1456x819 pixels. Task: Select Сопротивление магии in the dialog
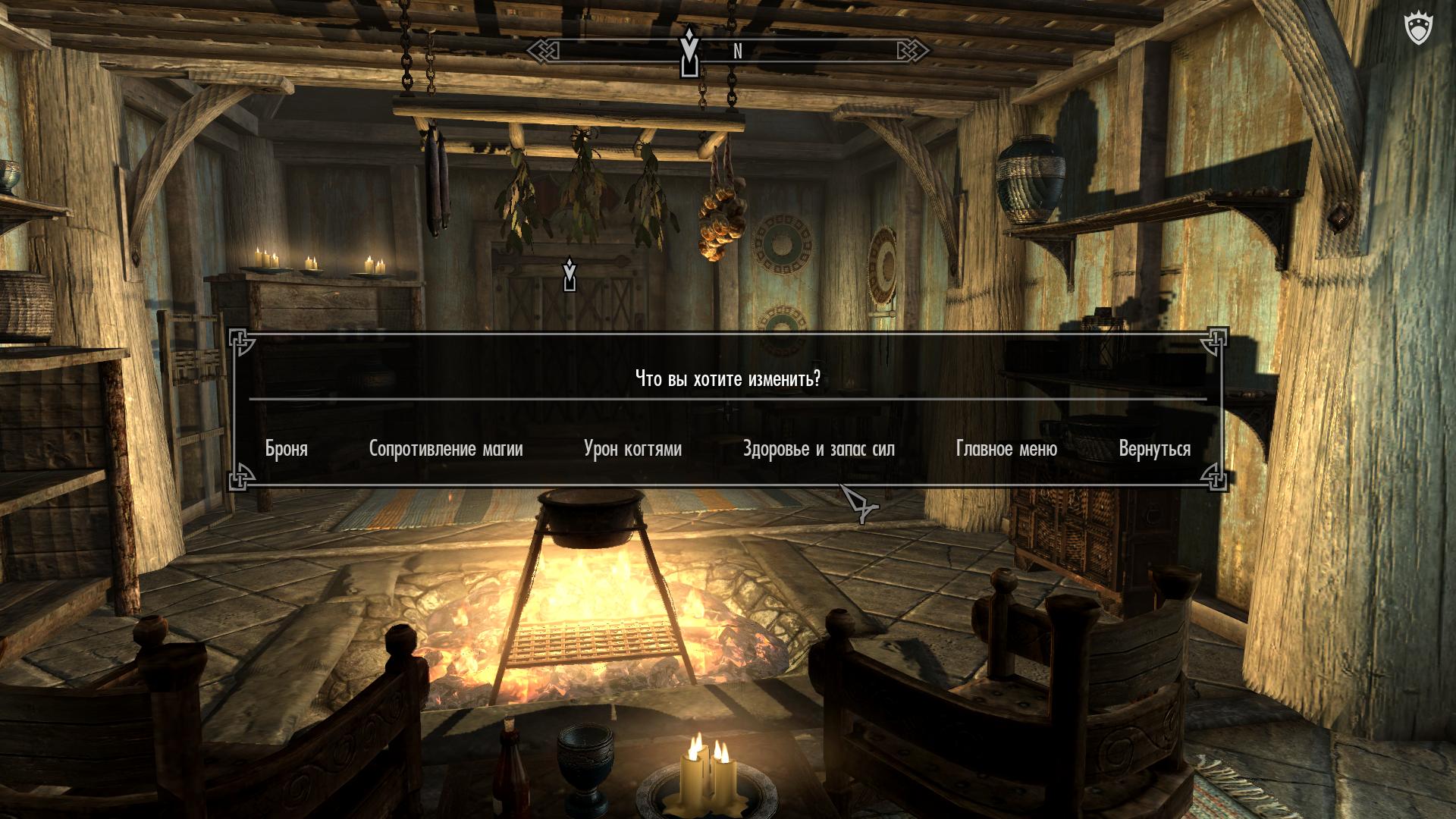coord(446,449)
